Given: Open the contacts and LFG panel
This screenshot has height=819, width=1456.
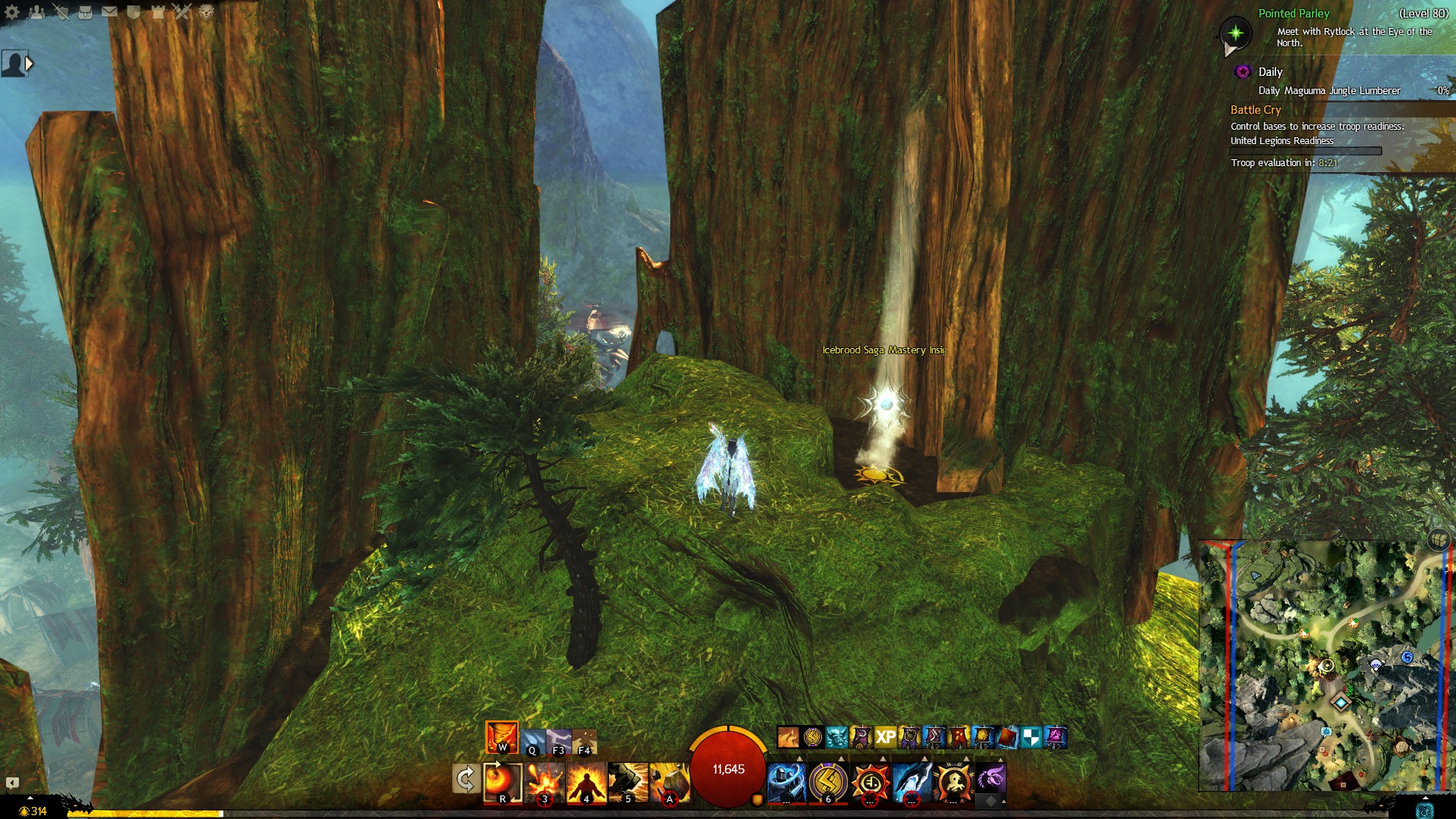Looking at the screenshot, I should point(36,11).
